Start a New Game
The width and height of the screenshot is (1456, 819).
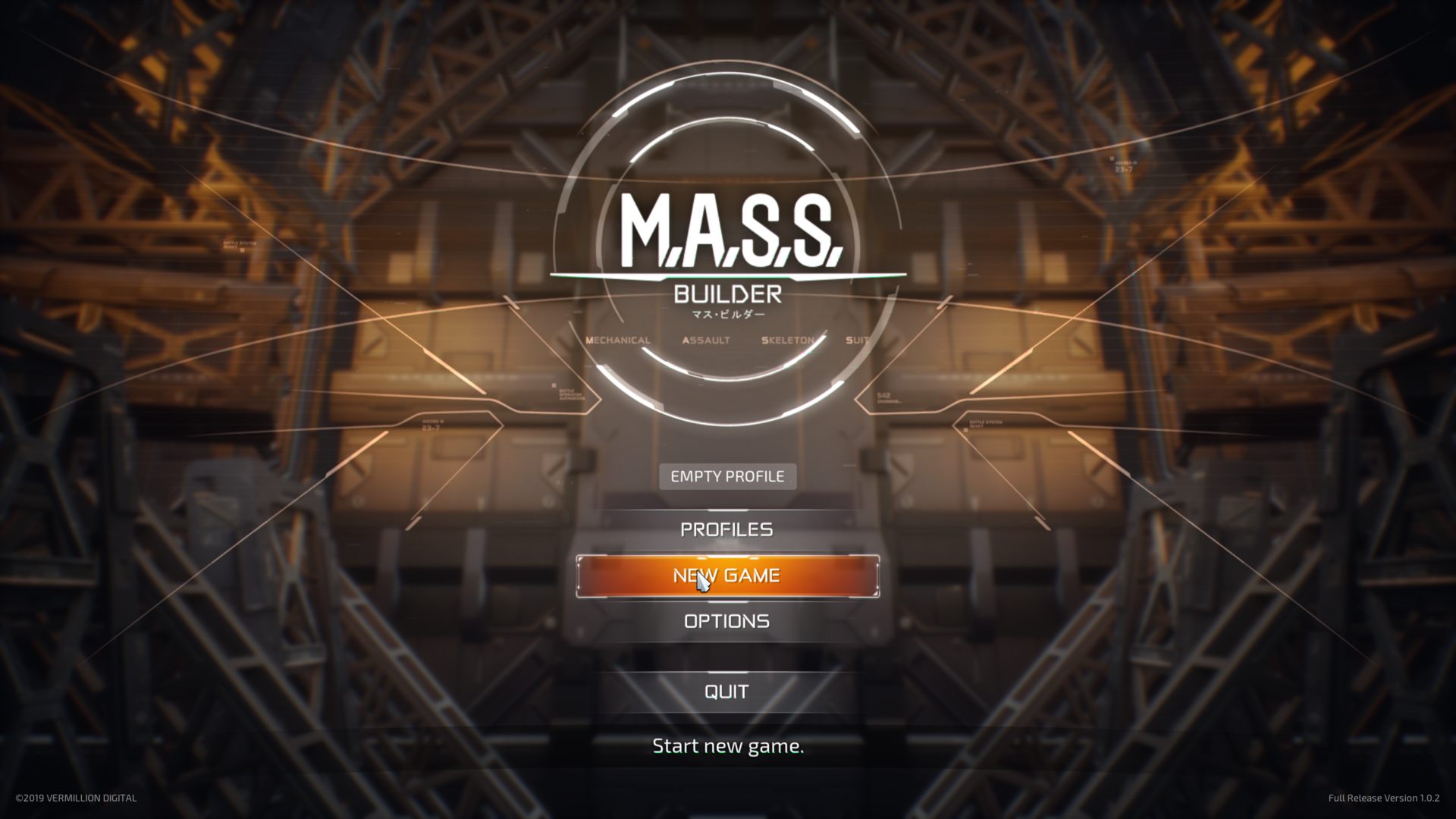pyautogui.click(x=727, y=576)
